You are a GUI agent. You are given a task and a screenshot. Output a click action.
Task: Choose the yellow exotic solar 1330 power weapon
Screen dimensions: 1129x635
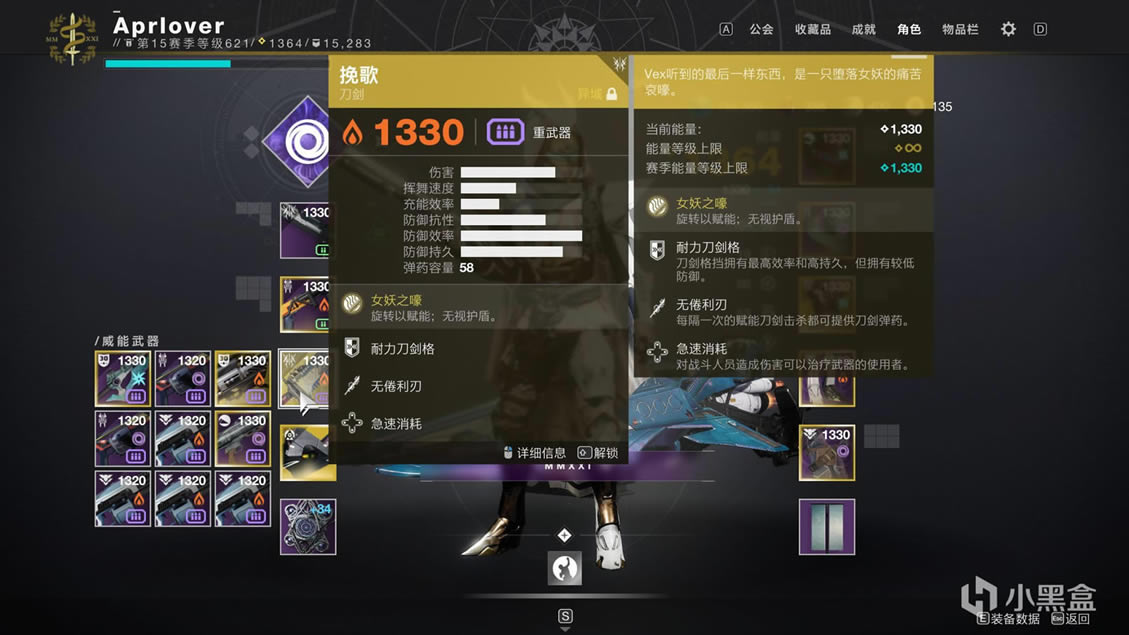coord(243,378)
